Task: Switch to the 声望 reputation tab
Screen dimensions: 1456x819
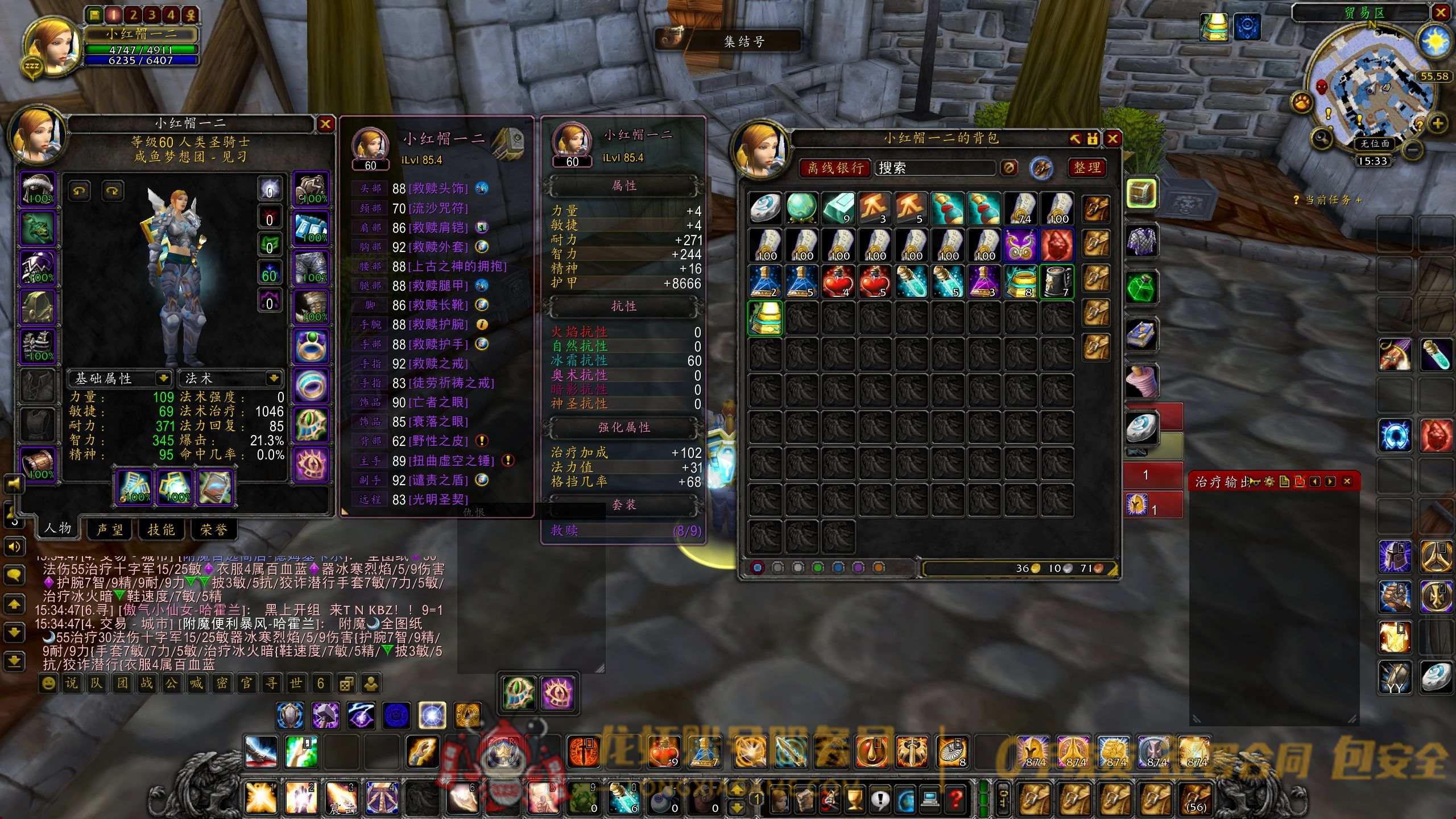Action: point(110,530)
